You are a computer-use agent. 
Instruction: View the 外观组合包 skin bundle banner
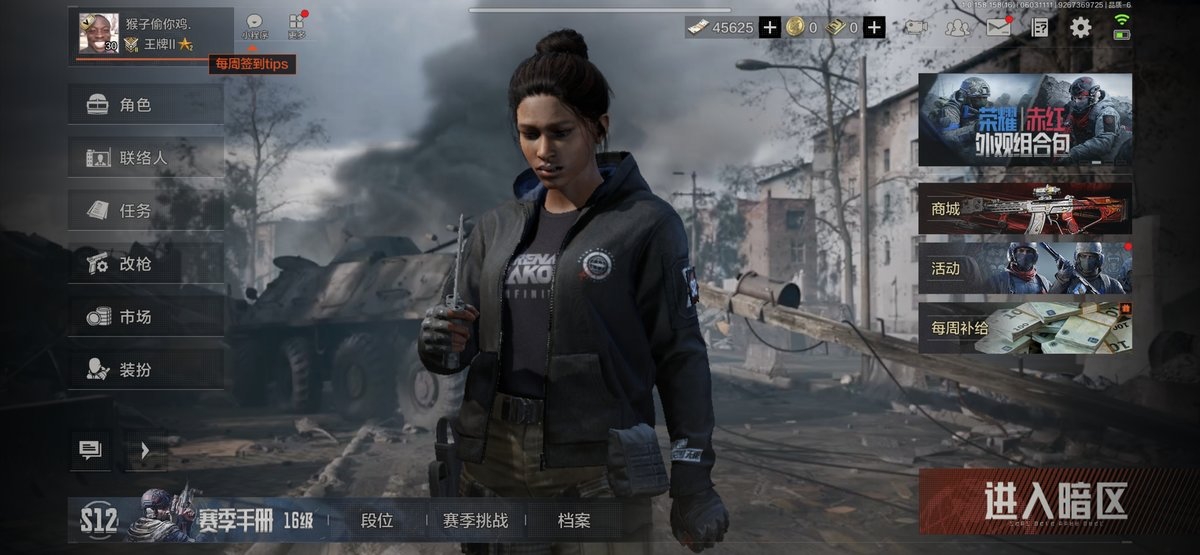tap(1025, 120)
